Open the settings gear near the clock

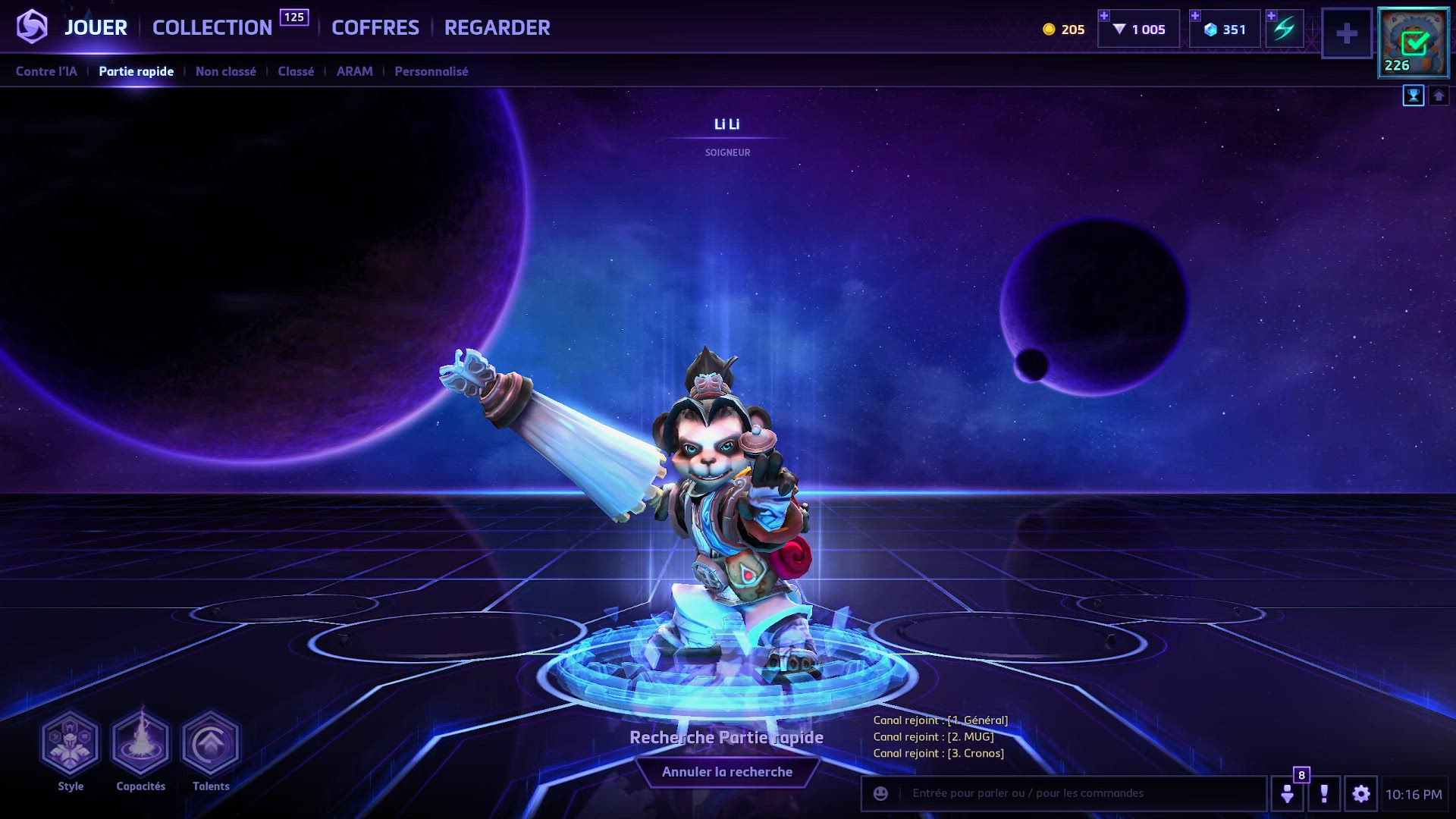[x=1362, y=795]
